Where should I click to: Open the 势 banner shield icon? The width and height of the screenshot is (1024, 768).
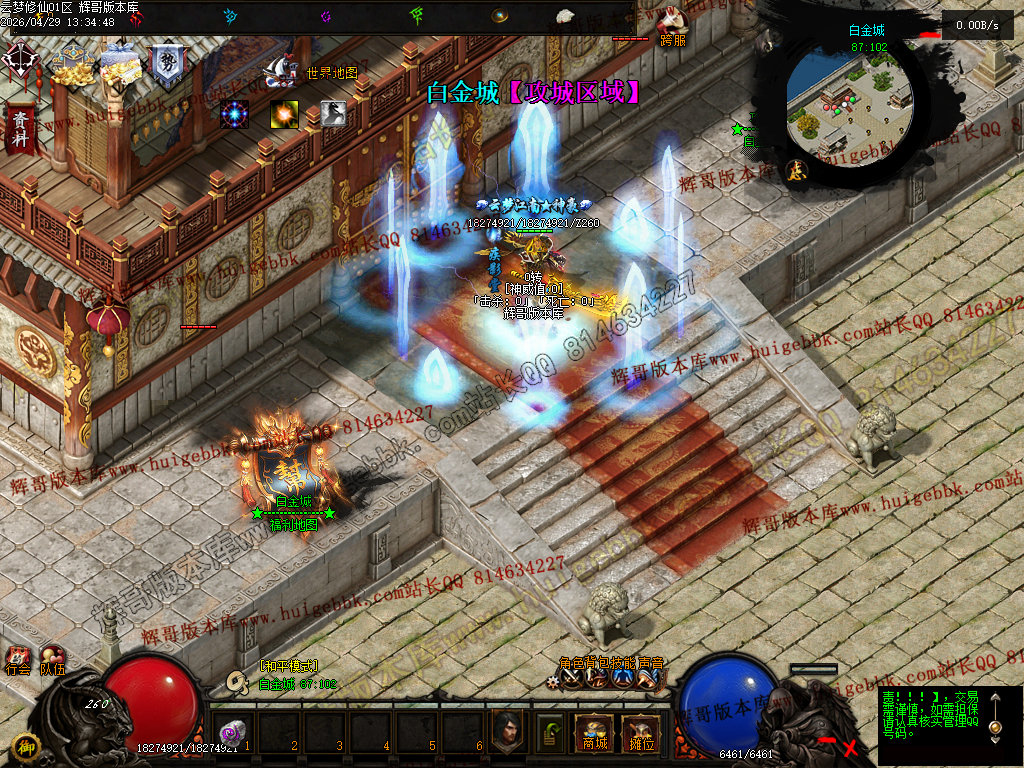pyautogui.click(x=166, y=65)
